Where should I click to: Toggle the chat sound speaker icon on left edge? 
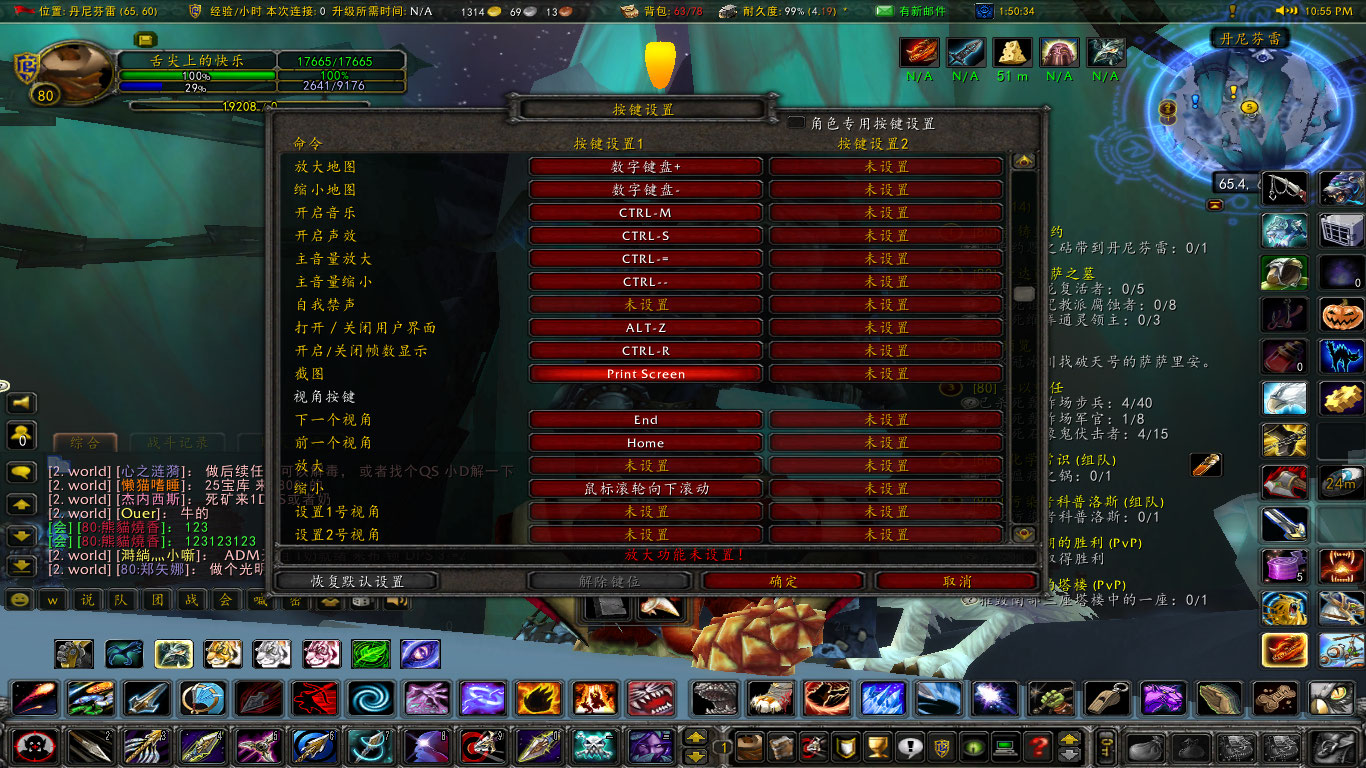[x=20, y=401]
